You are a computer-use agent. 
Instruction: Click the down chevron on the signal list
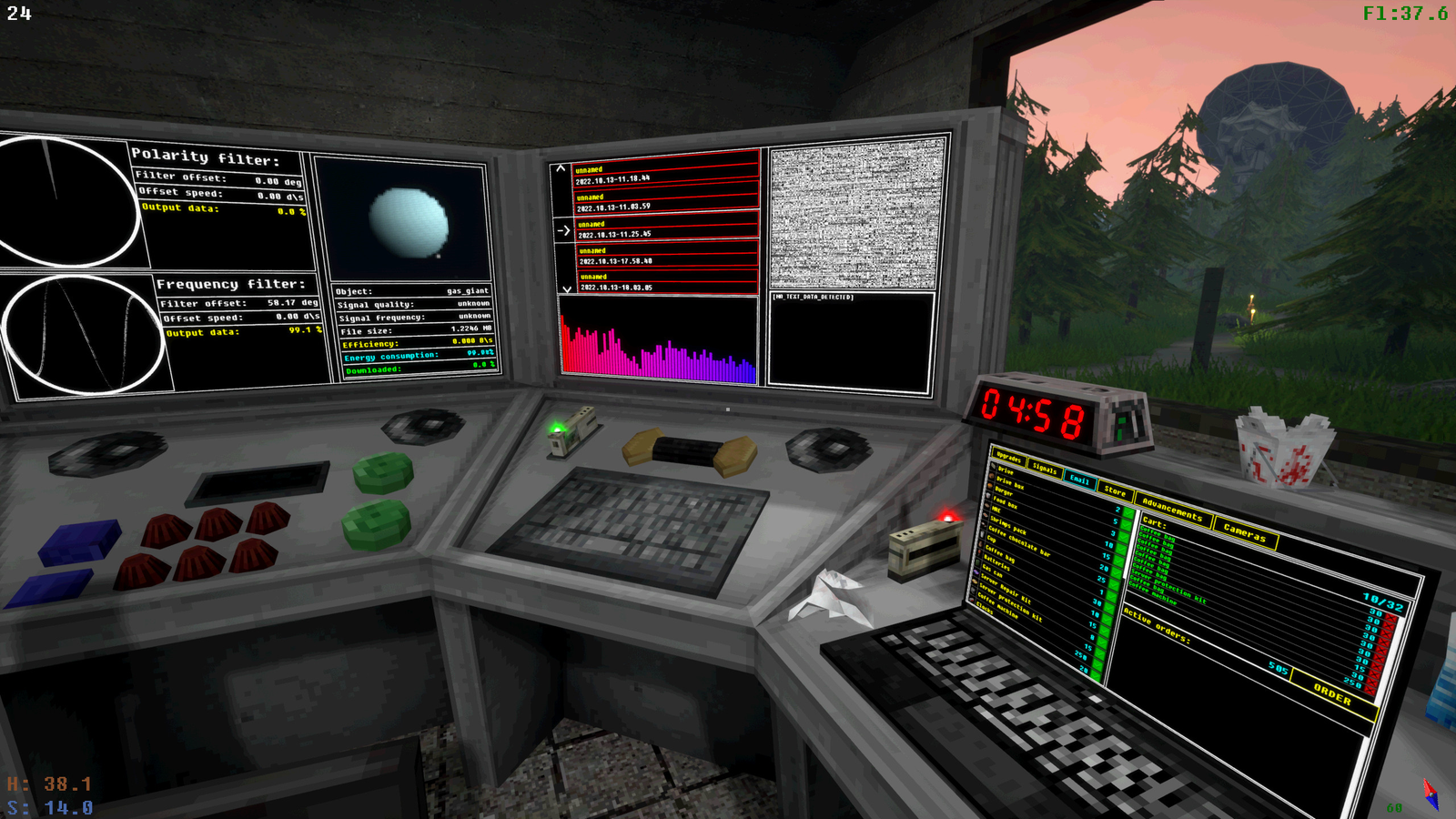point(566,288)
